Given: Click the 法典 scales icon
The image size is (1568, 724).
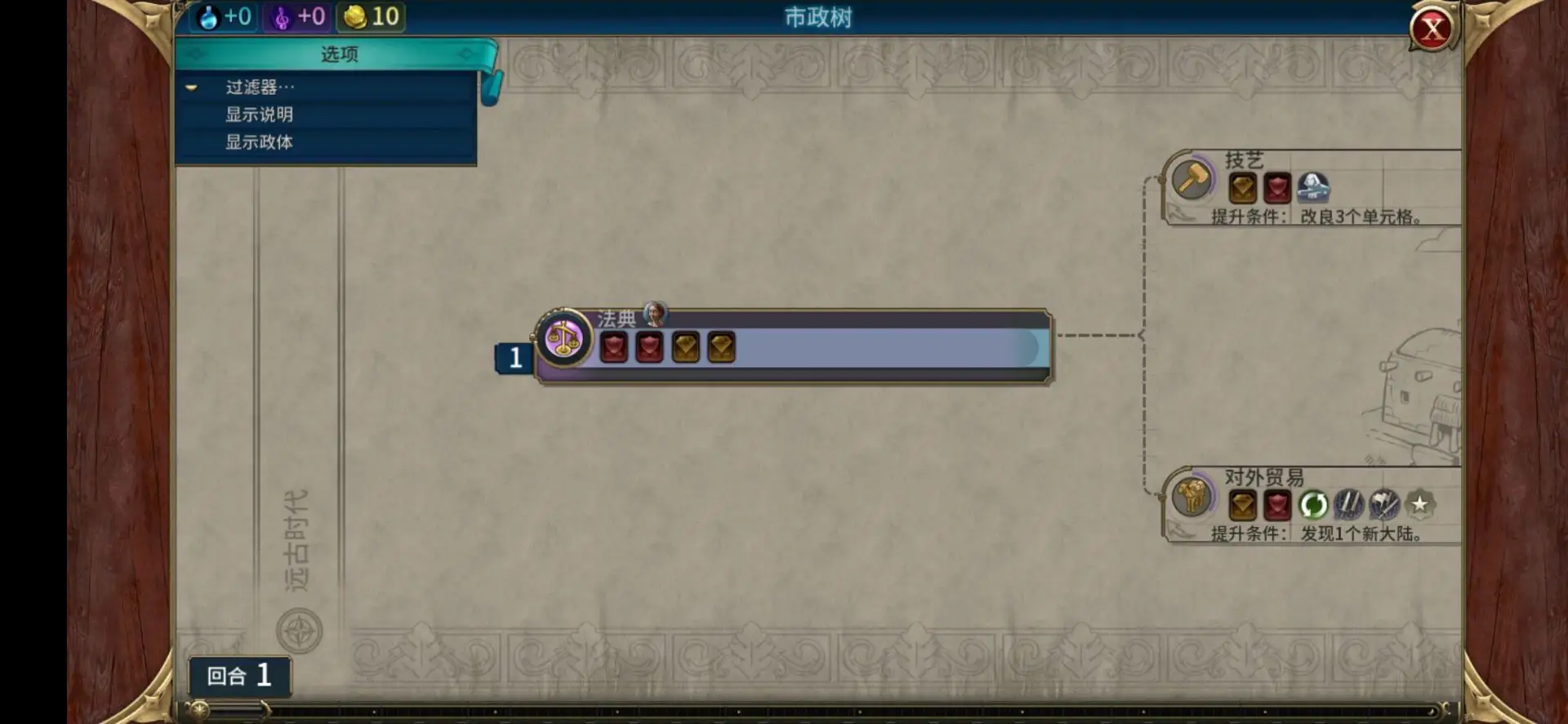Looking at the screenshot, I should pos(563,337).
